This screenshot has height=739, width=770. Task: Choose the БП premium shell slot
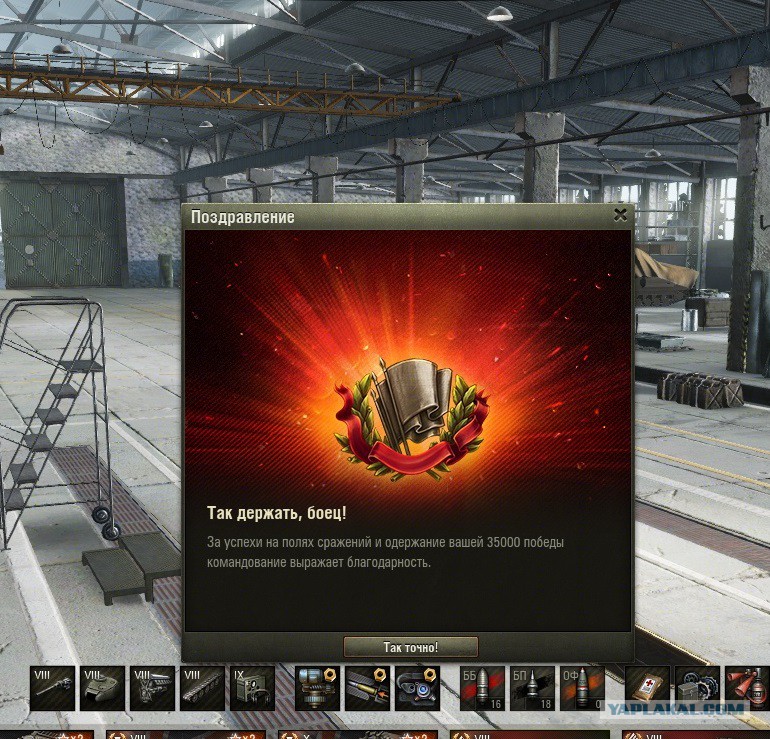click(x=532, y=688)
